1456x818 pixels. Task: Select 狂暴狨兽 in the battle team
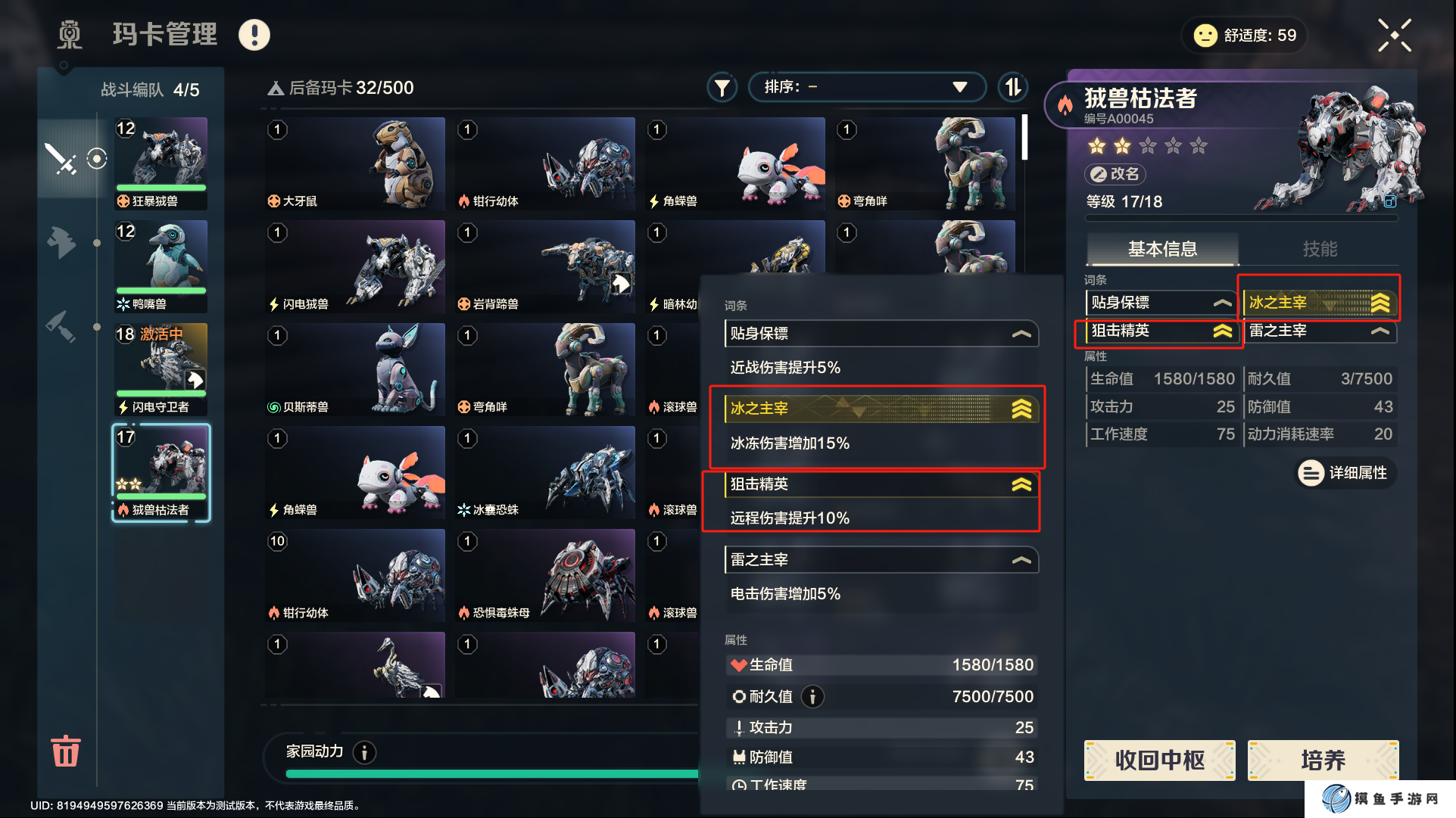pyautogui.click(x=161, y=163)
